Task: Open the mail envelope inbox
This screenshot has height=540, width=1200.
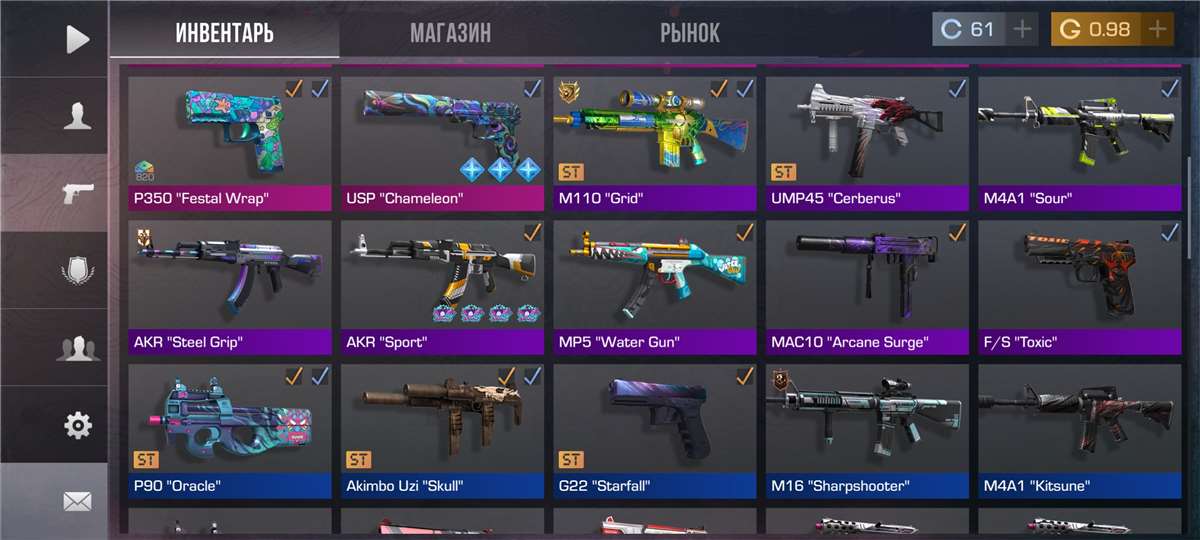Action: 77,501
